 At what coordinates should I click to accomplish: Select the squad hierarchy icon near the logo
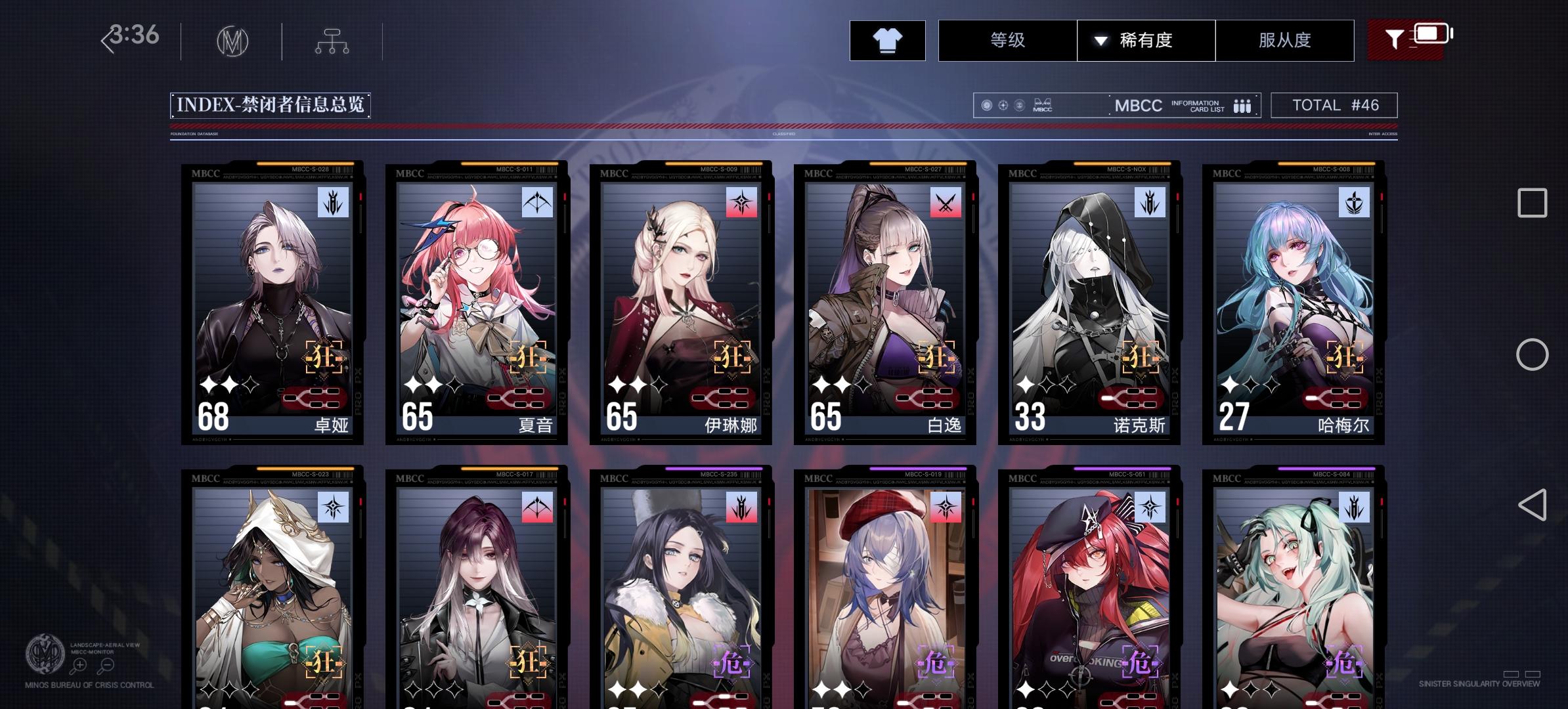point(332,40)
